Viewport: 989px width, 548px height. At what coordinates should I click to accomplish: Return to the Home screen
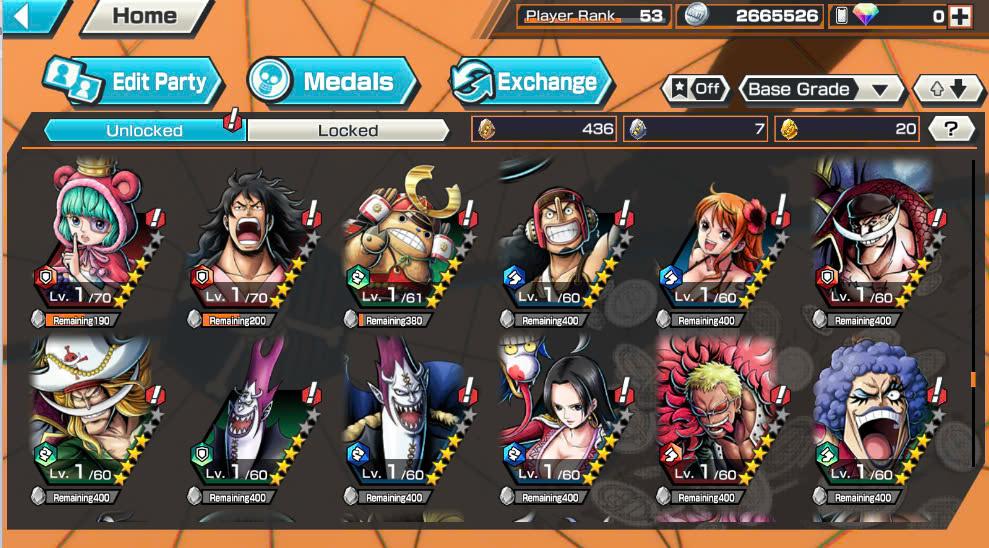[145, 16]
